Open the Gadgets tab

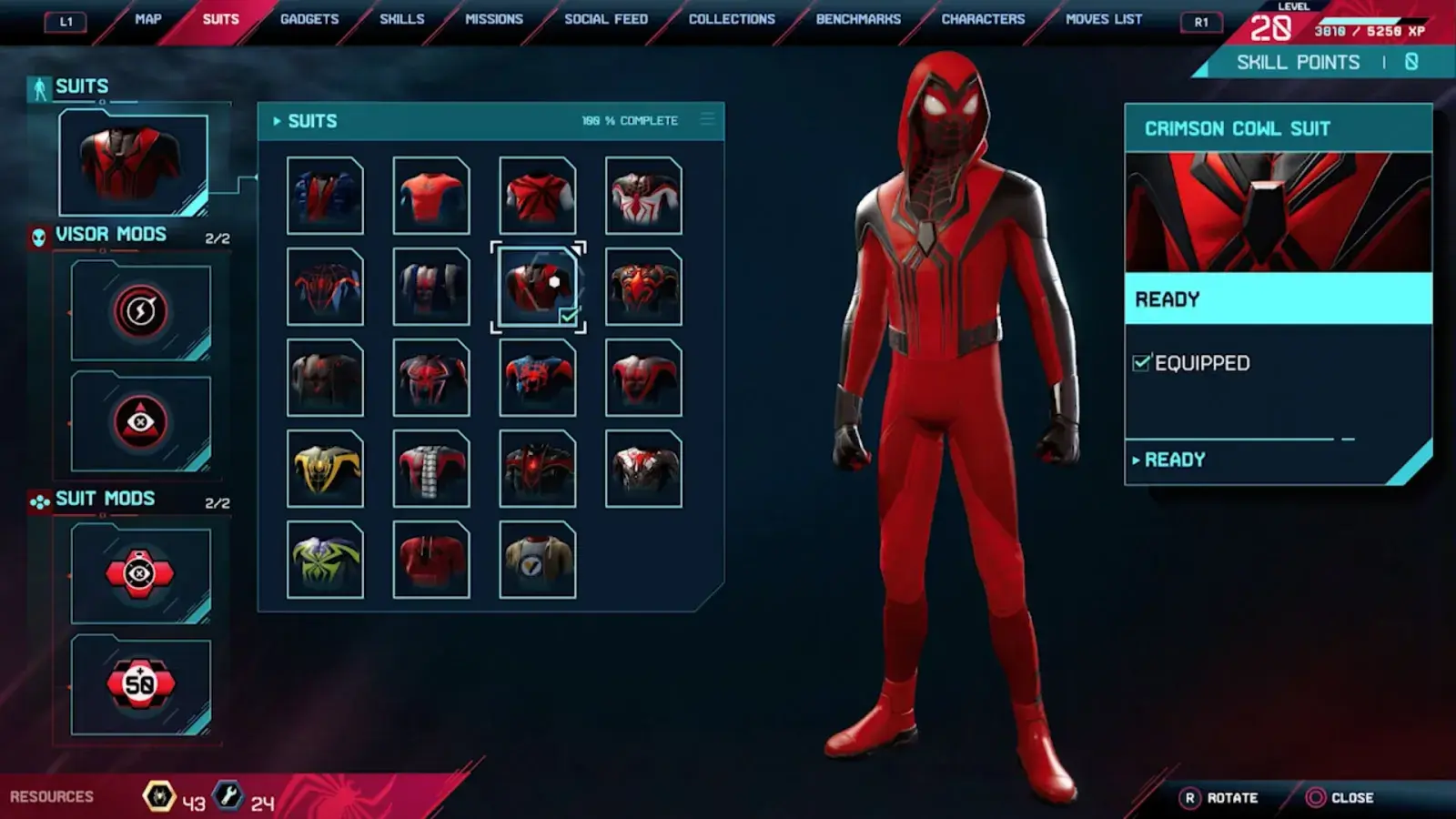309,19
